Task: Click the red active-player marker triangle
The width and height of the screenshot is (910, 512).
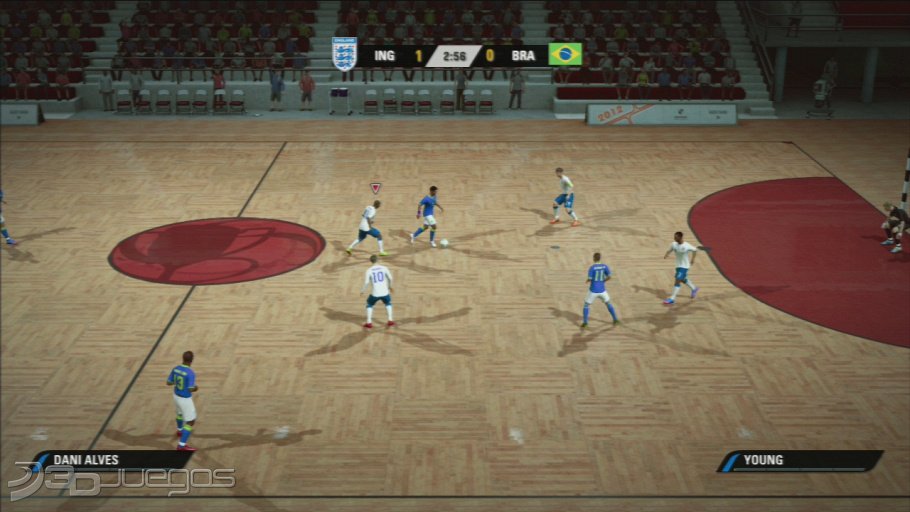Action: [376, 187]
